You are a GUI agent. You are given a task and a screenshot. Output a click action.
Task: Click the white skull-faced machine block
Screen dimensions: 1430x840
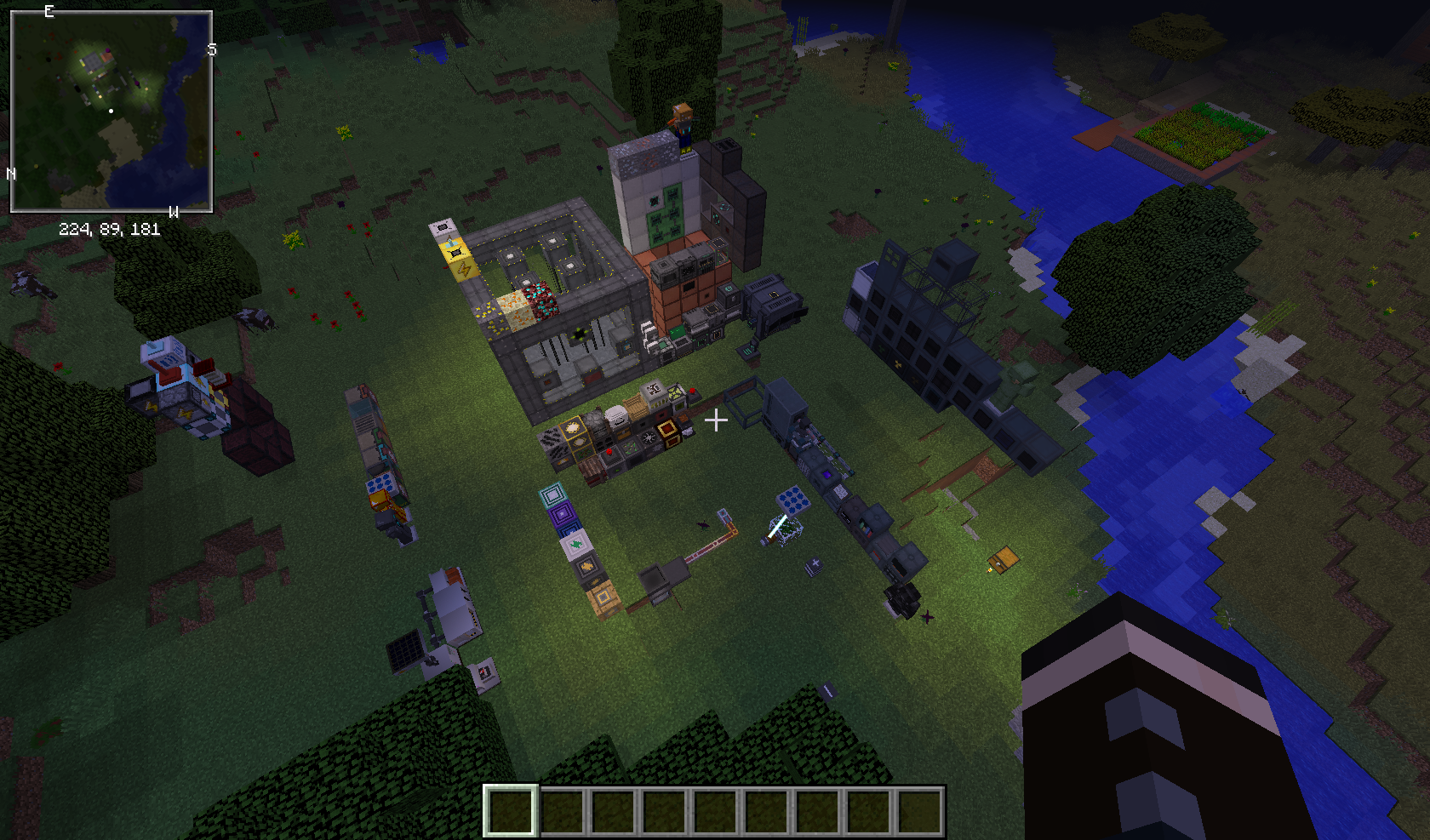[x=619, y=416]
